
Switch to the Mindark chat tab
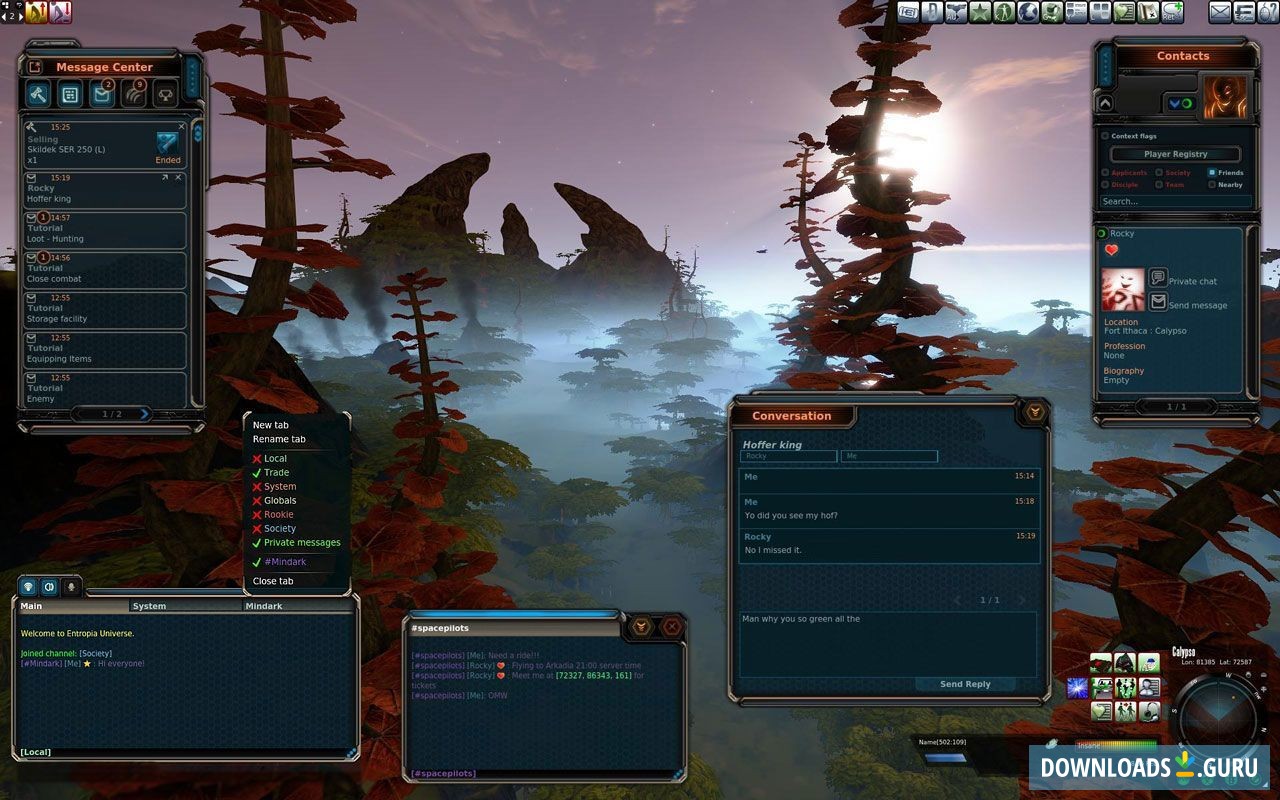pyautogui.click(x=264, y=606)
